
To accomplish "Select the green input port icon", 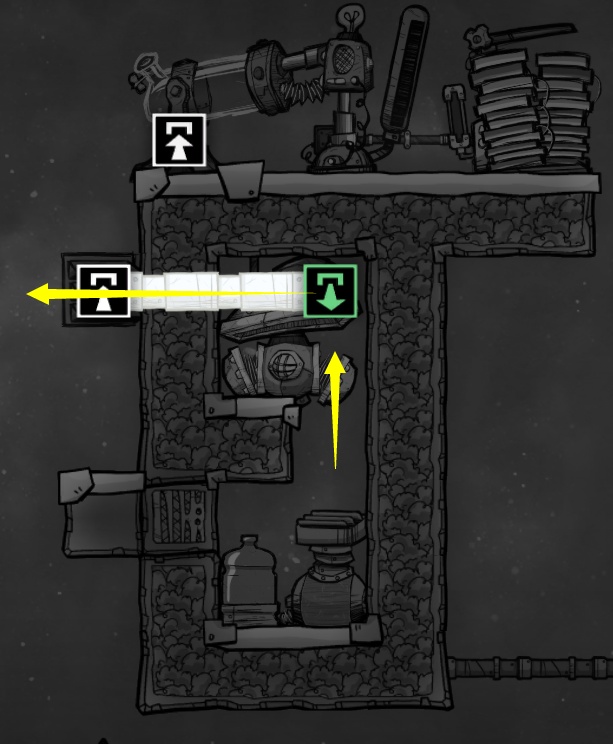I will coord(330,291).
